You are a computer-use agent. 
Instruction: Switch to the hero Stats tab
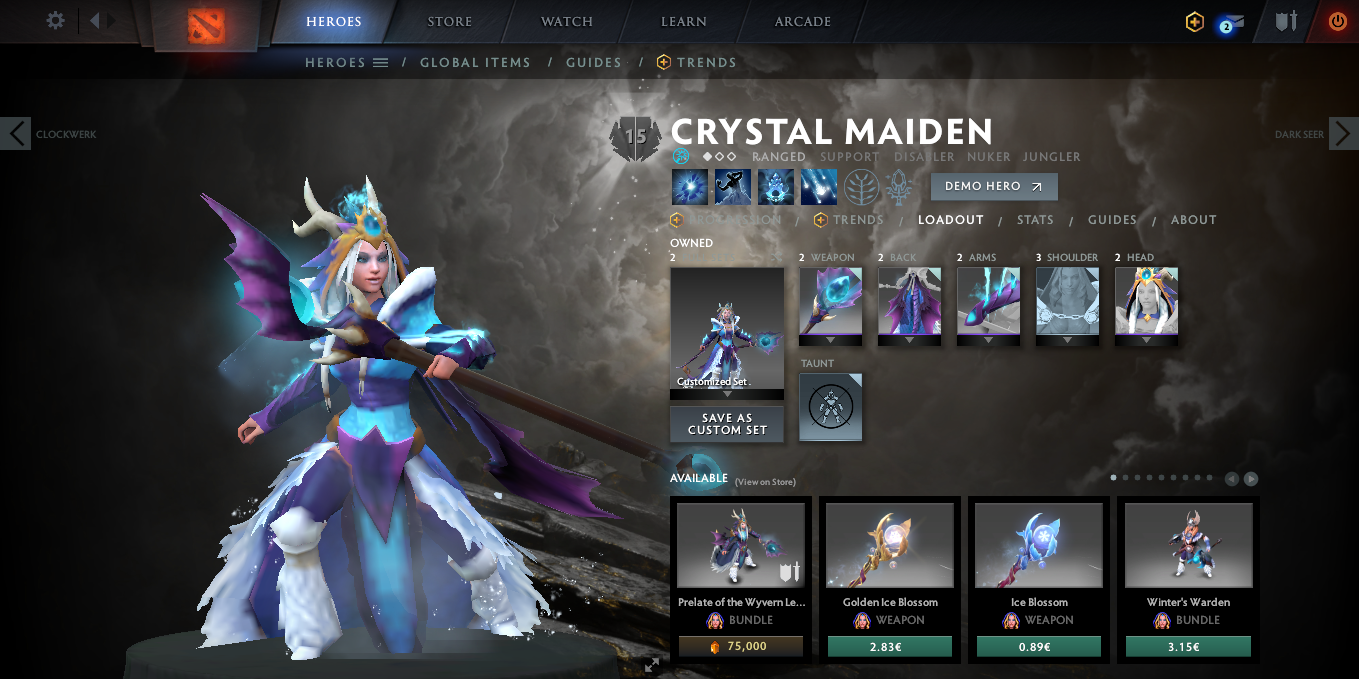click(x=1035, y=220)
